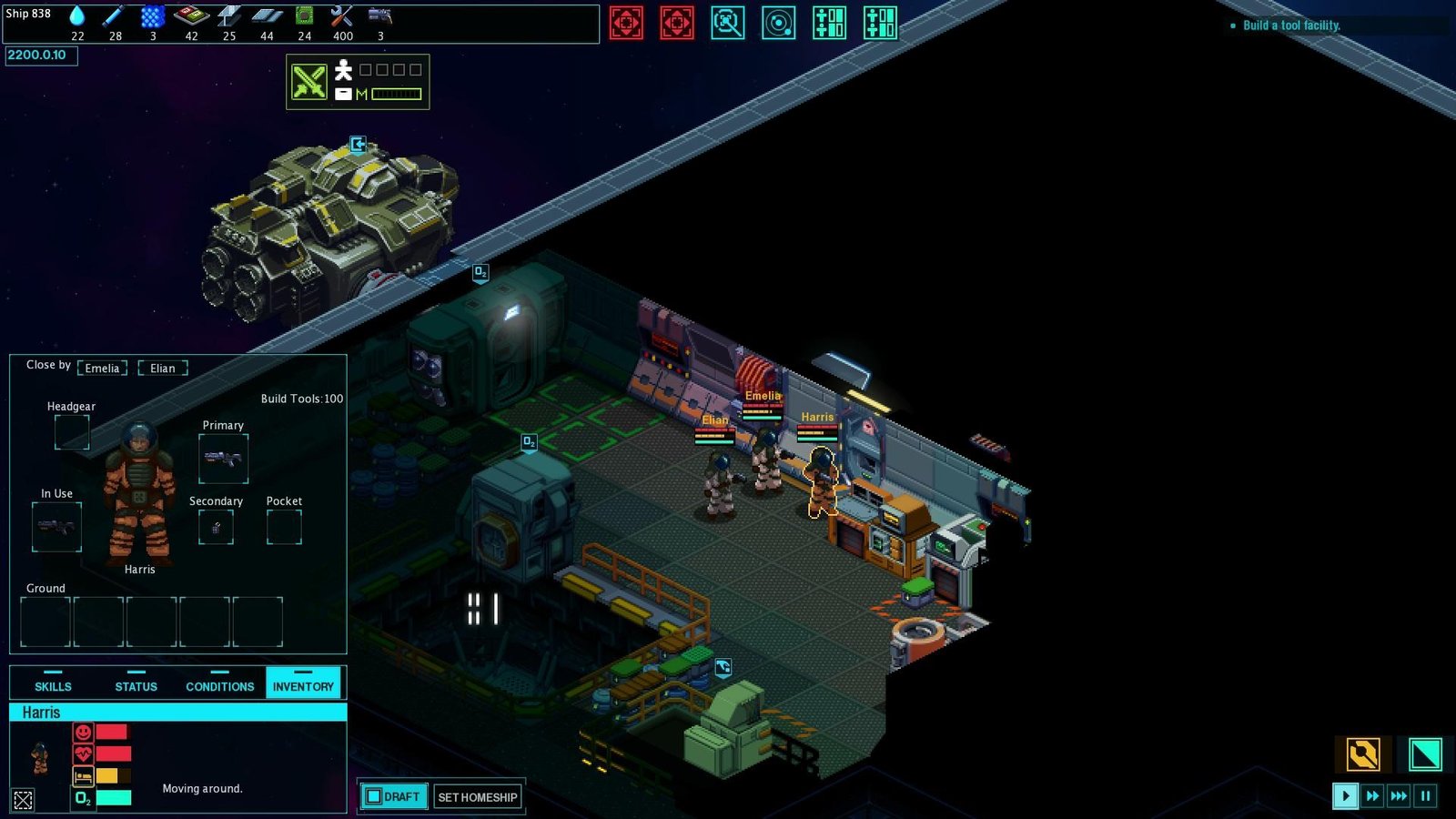Toggle the DRAFT checkbox for Harris
This screenshot has width=1456, height=819.
tap(375, 795)
